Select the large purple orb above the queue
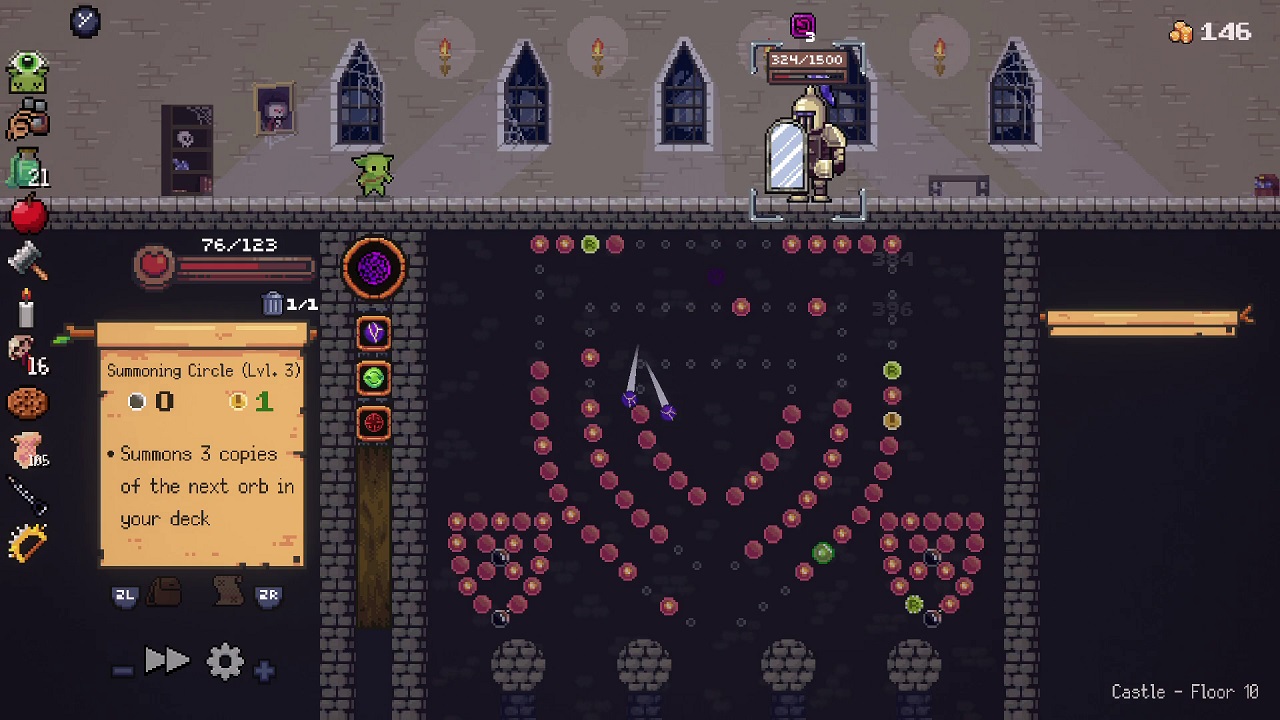The height and width of the screenshot is (720, 1280). click(374, 267)
